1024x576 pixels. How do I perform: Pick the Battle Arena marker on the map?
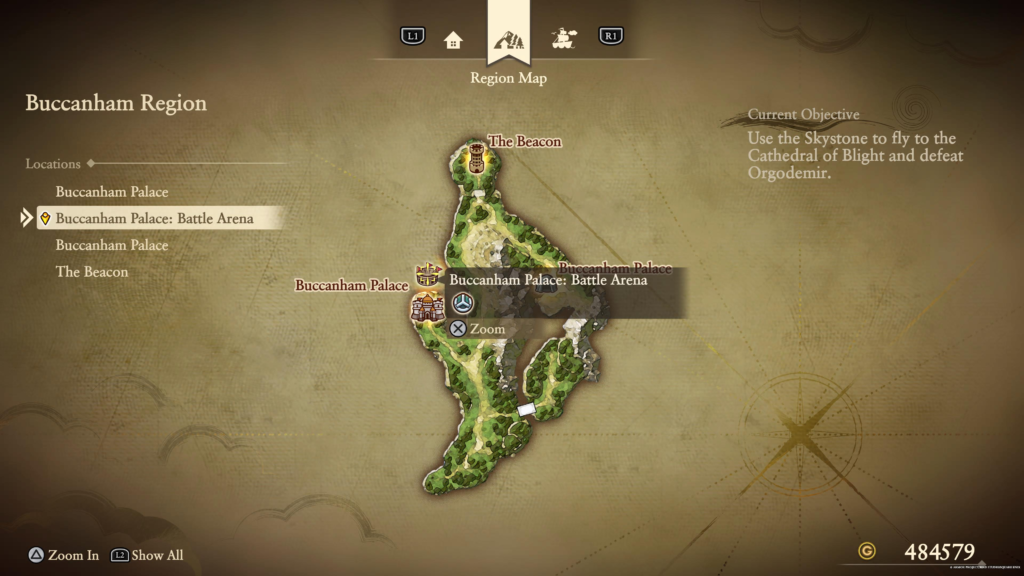429,273
